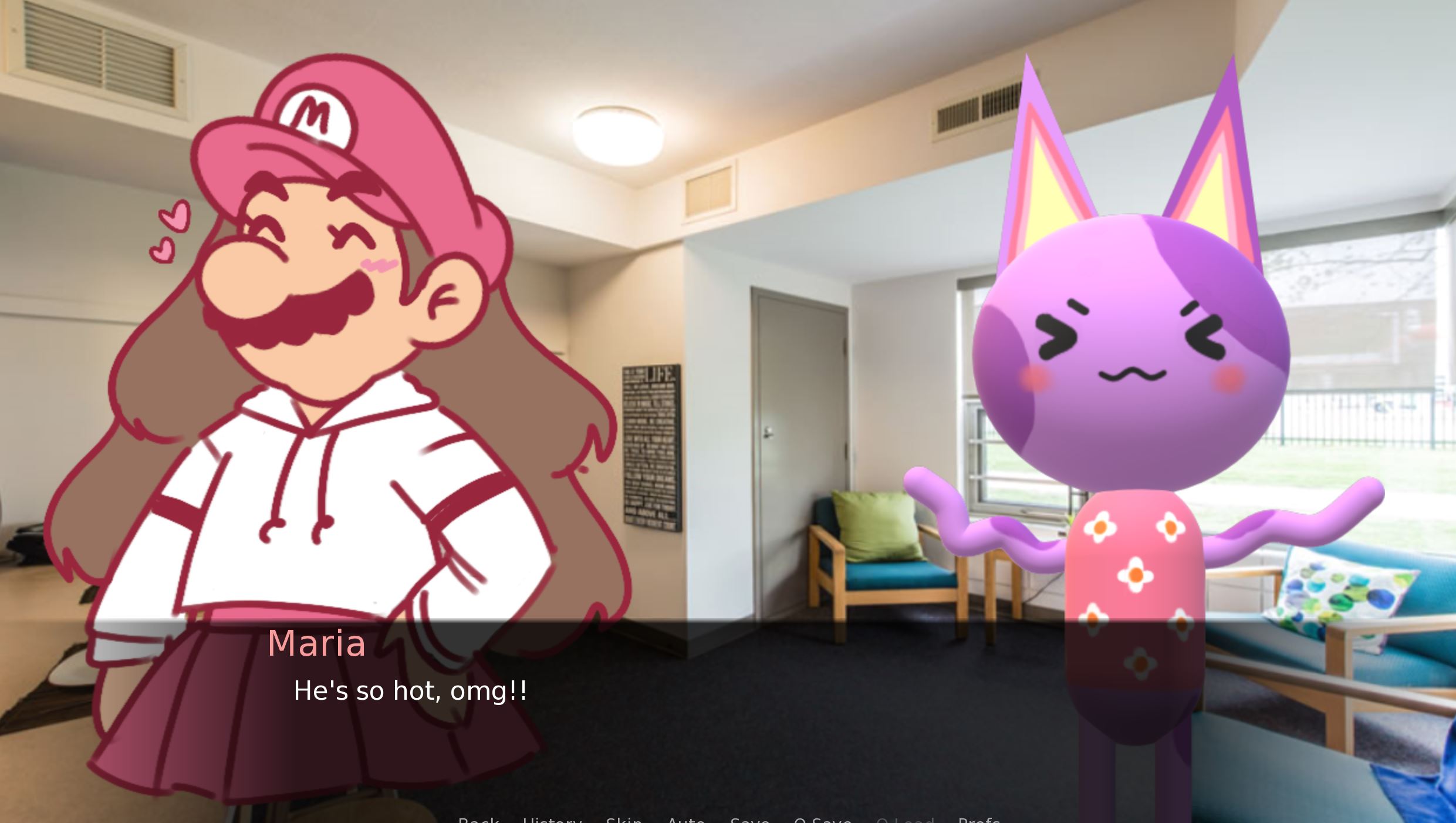Click the Skip option in the quick menu

[624, 819]
